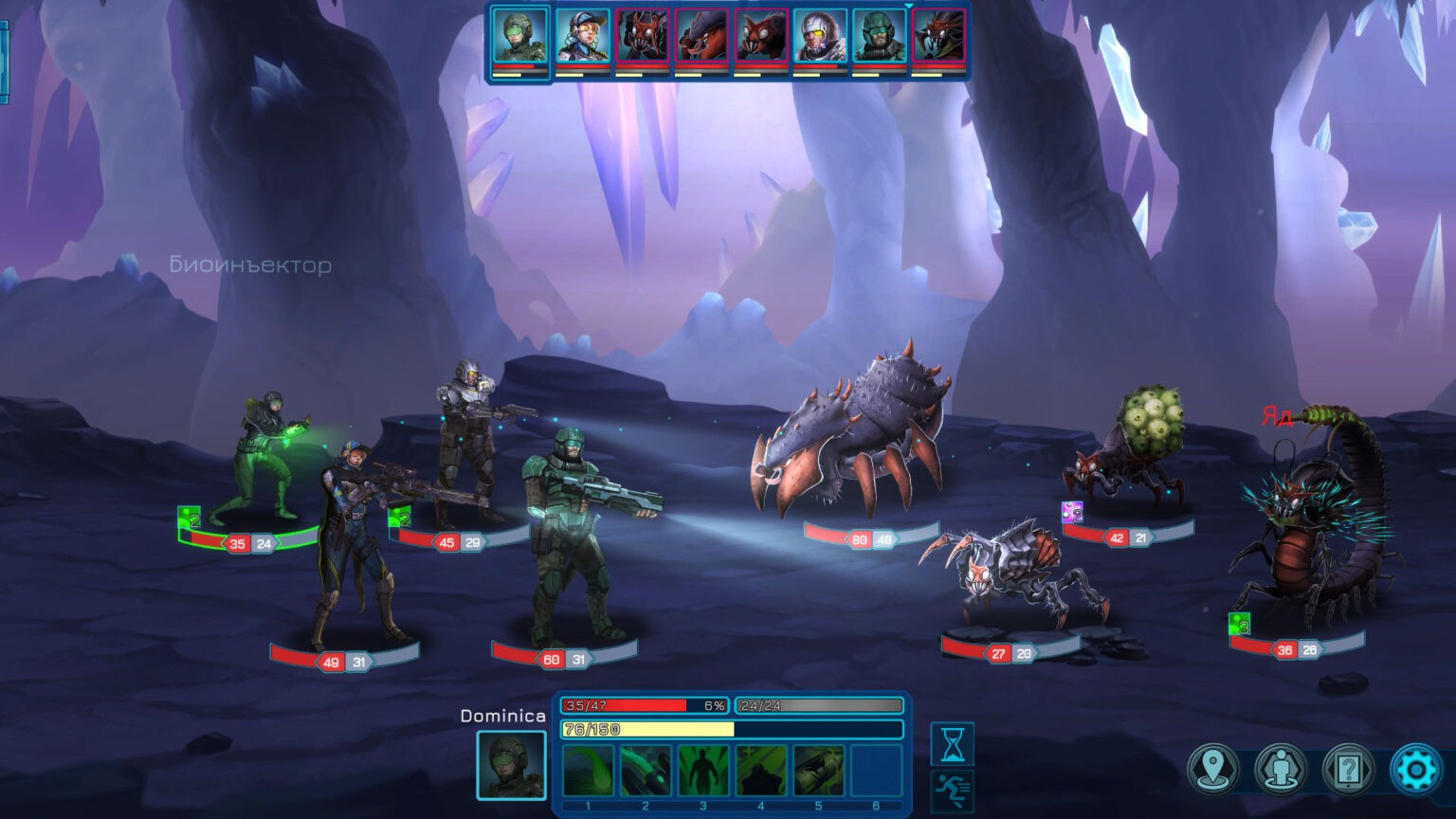
Task: Use the green injector ability in slot 2
Action: [646, 771]
